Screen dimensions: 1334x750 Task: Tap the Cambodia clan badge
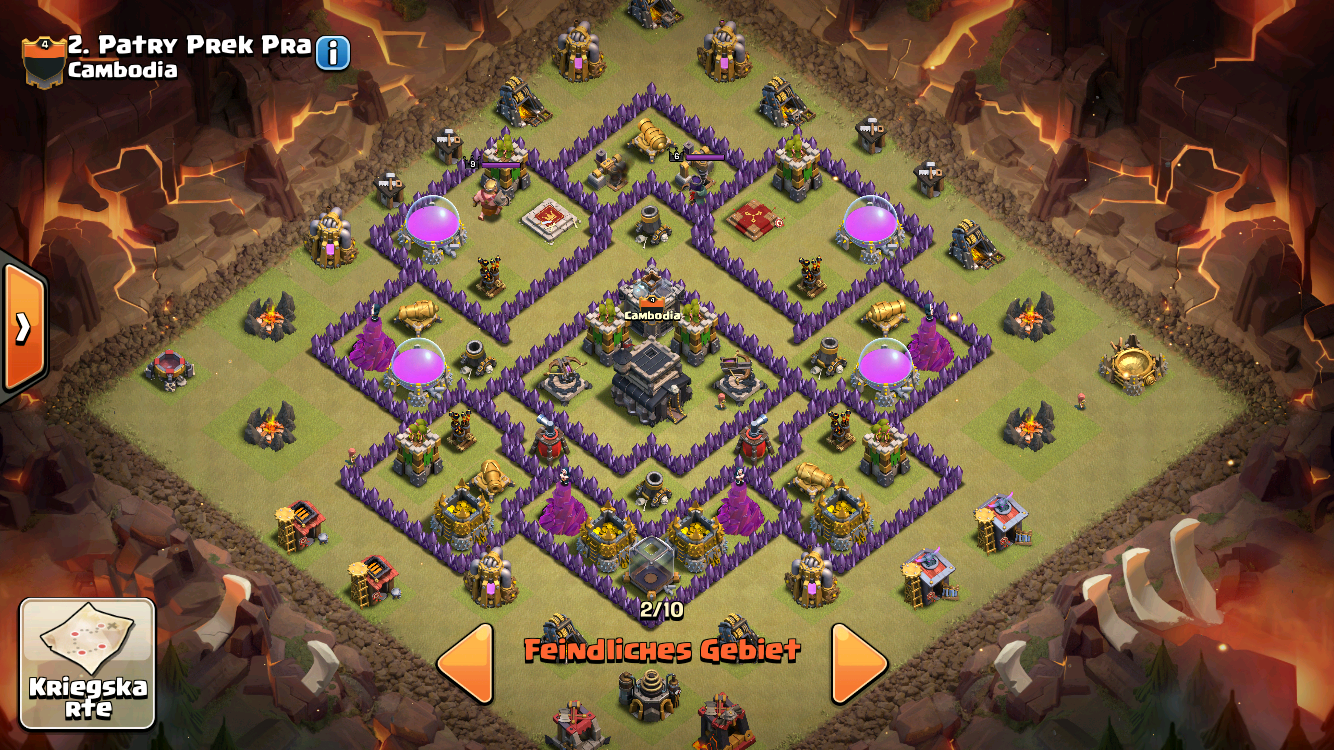pos(44,60)
